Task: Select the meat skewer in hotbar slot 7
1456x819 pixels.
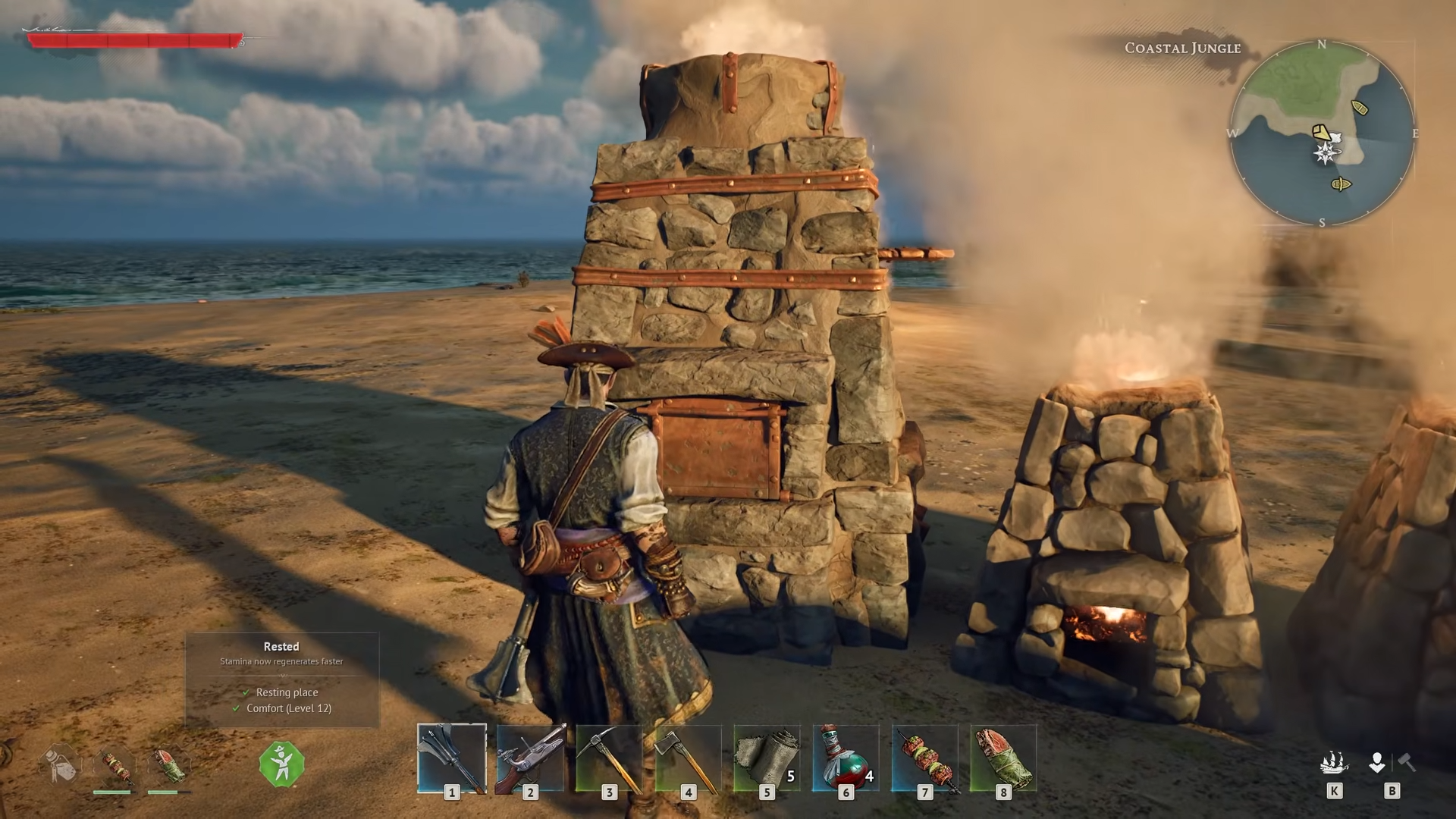Action: tap(924, 758)
